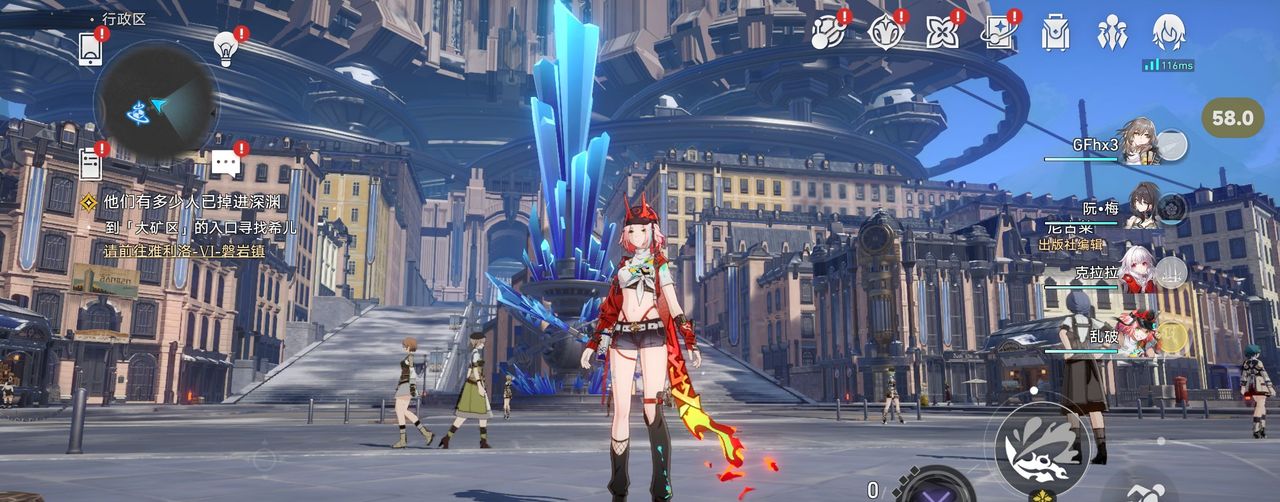The width and height of the screenshot is (1280, 502).
Task: Open the diamond-shaped emblem icon
Action: click(884, 32)
